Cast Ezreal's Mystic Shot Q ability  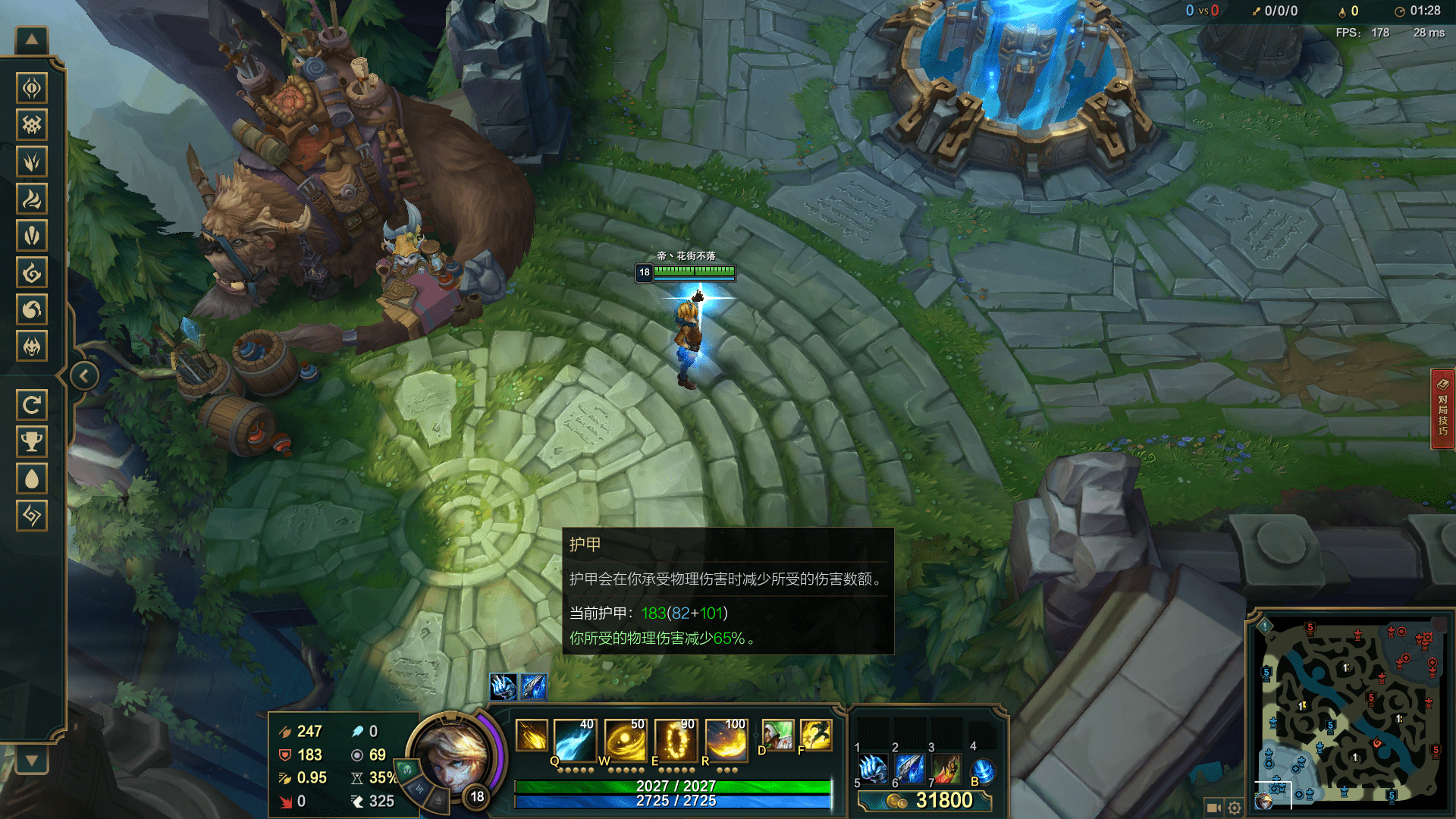click(x=576, y=739)
